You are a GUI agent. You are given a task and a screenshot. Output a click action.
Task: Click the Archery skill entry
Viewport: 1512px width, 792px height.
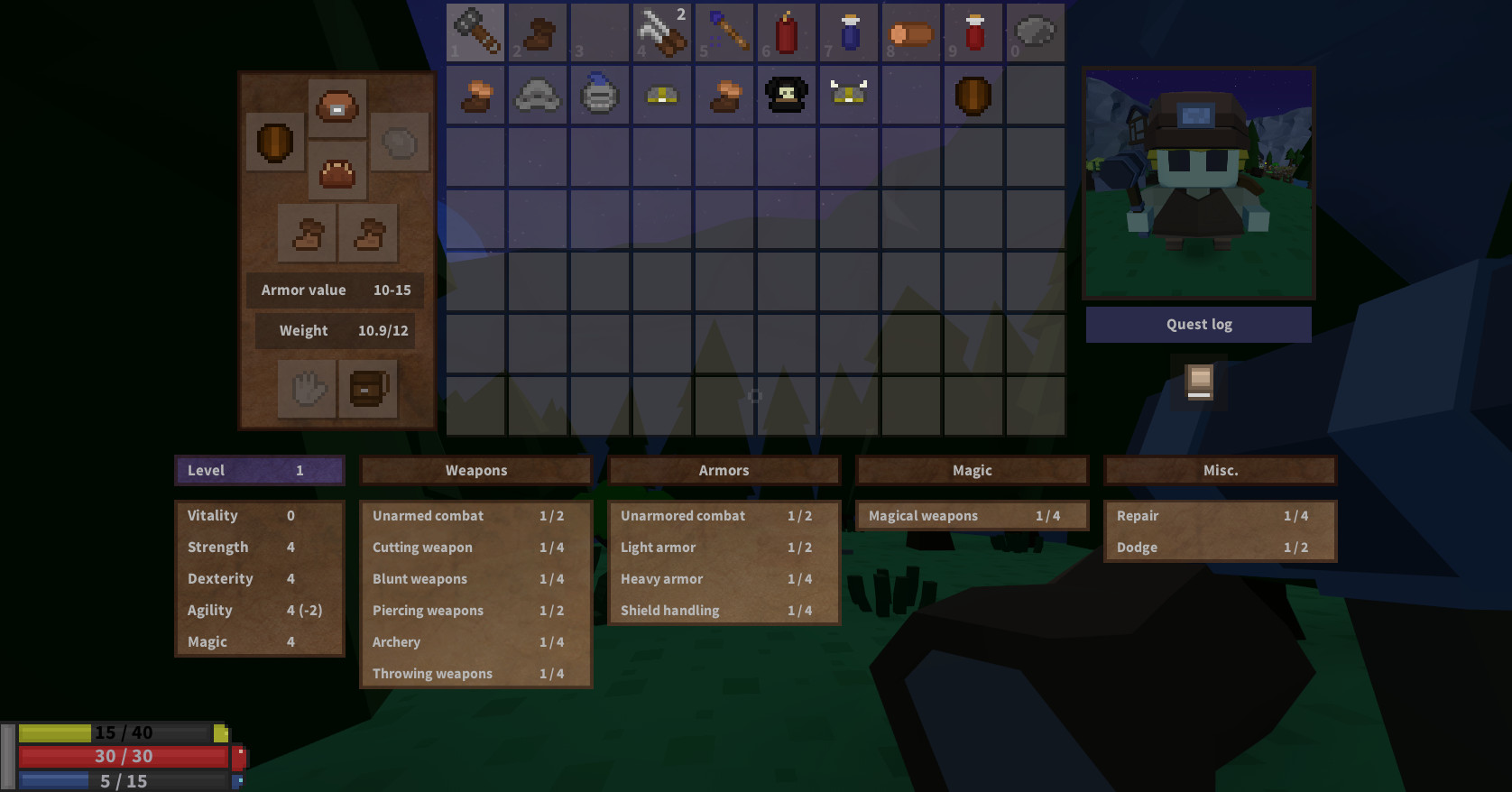coord(475,641)
